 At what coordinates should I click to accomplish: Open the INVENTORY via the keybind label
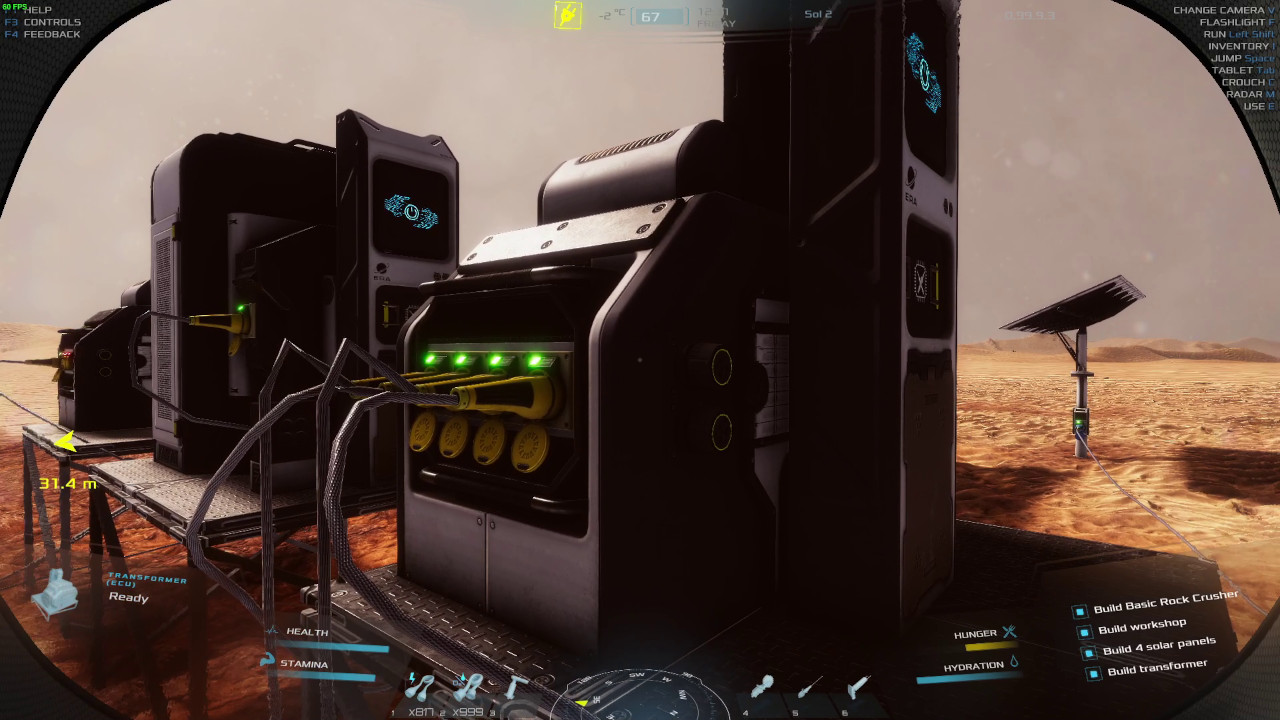(x=1239, y=45)
